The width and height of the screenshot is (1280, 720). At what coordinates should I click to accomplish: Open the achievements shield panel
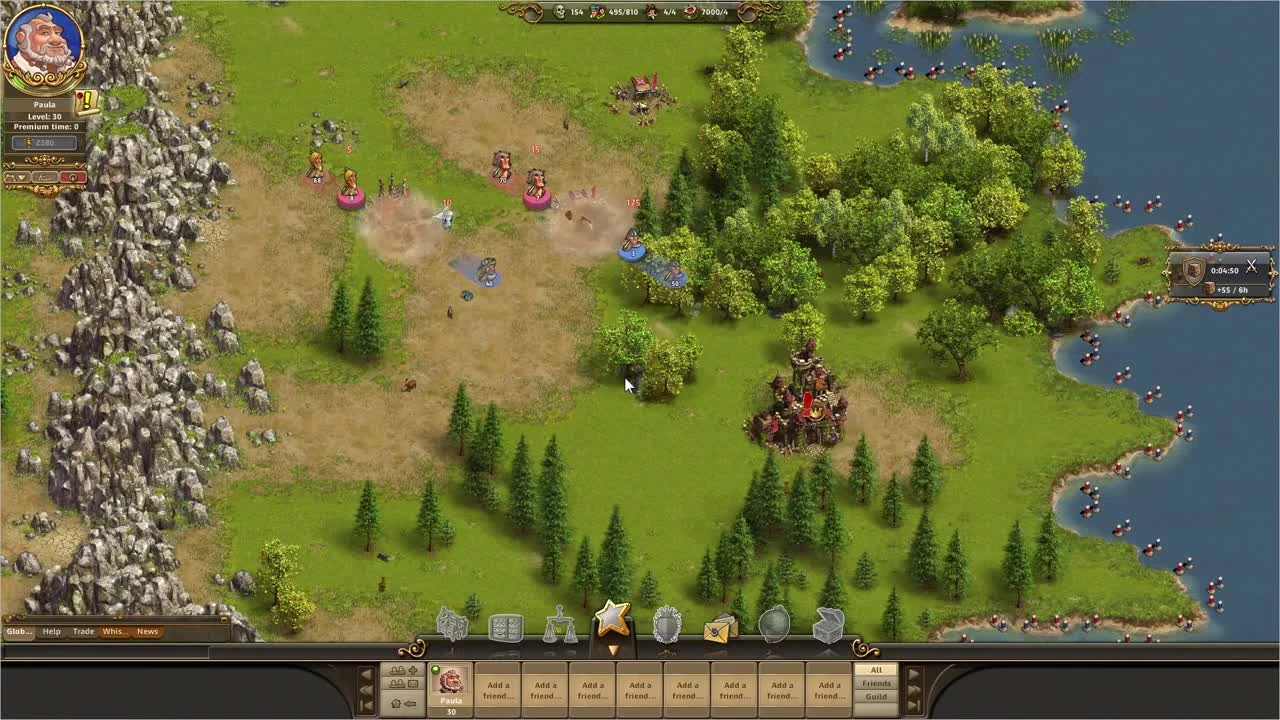(x=666, y=624)
